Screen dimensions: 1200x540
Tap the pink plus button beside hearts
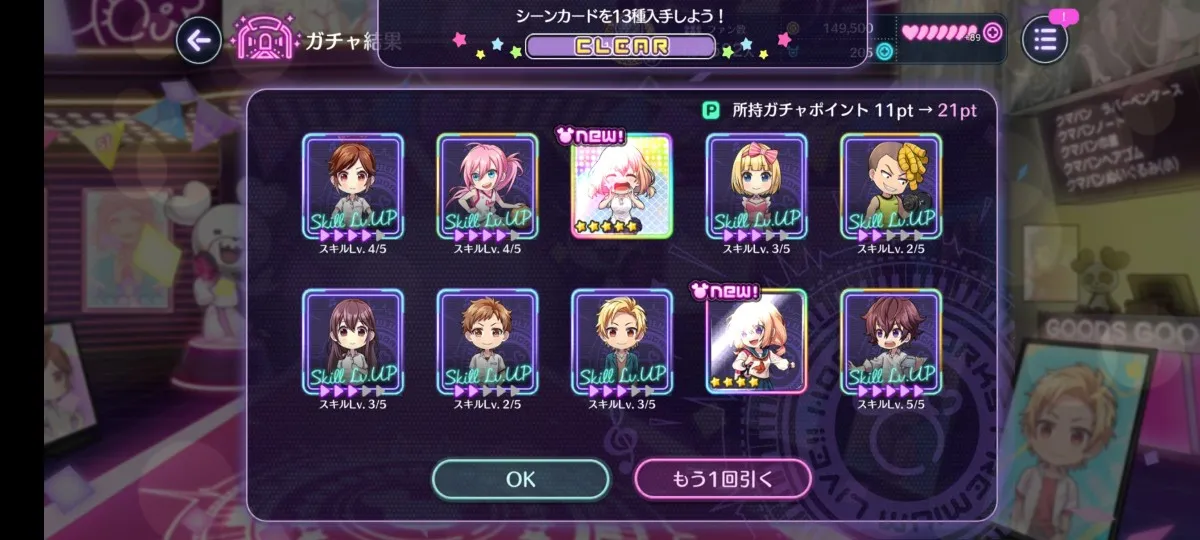[991, 32]
